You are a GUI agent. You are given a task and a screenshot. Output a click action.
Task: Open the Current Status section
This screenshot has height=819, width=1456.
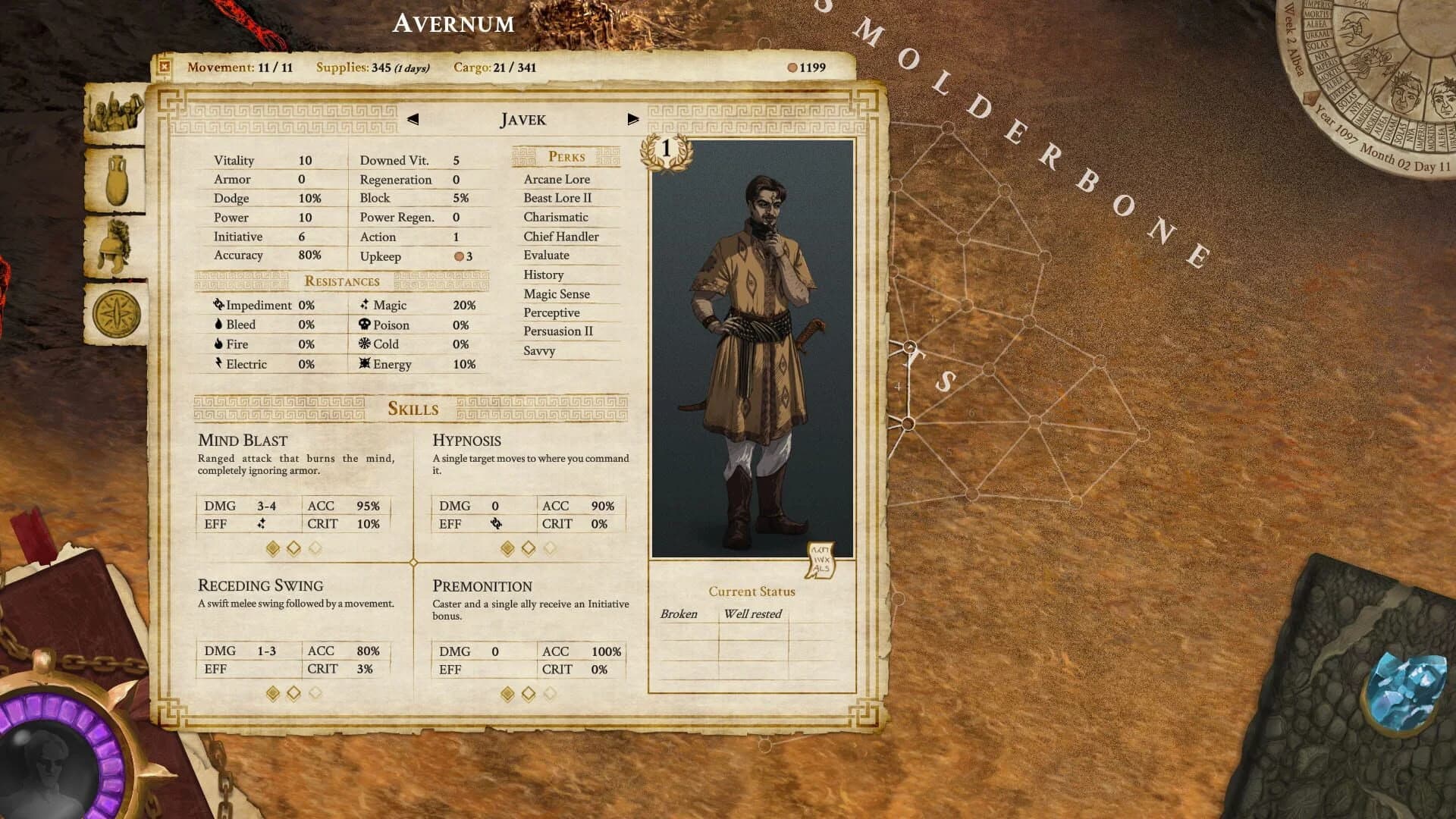click(x=752, y=591)
